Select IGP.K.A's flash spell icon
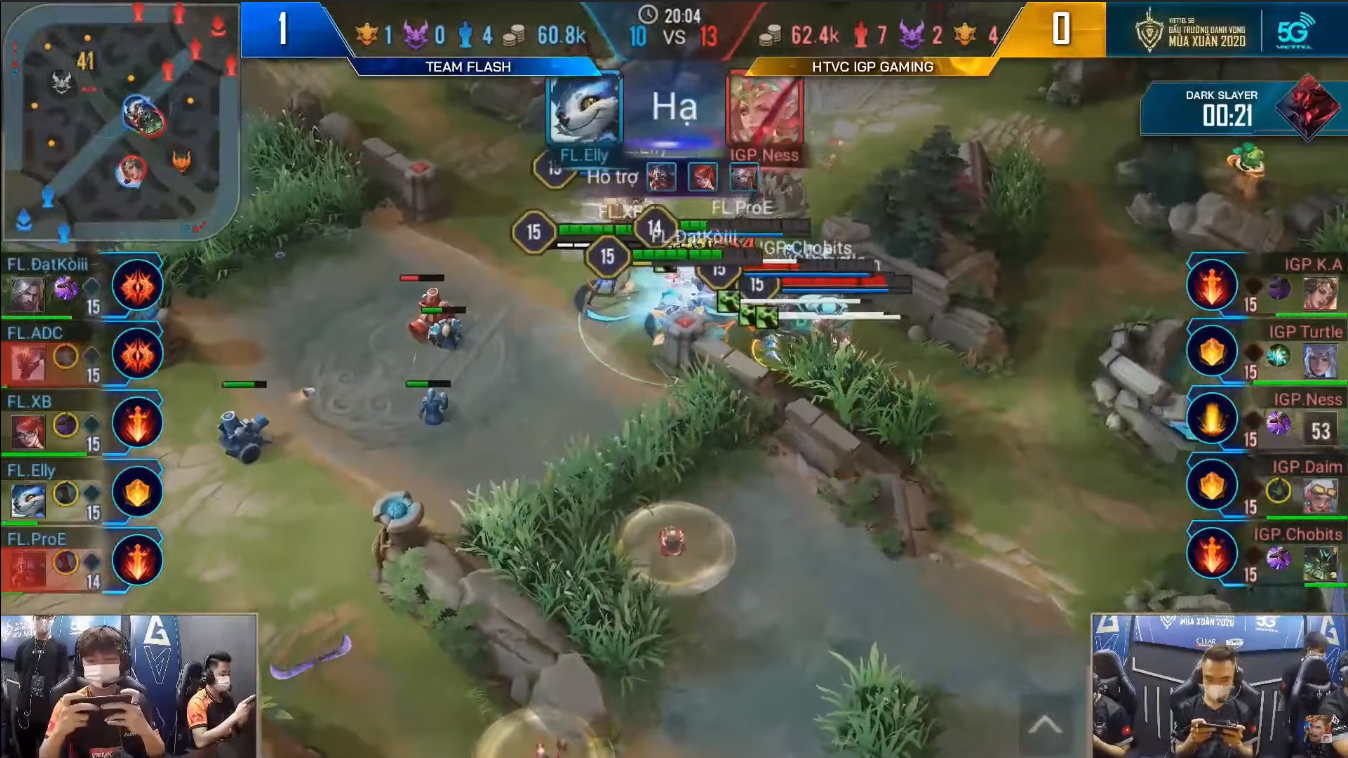This screenshot has width=1348, height=758. click(1212, 285)
